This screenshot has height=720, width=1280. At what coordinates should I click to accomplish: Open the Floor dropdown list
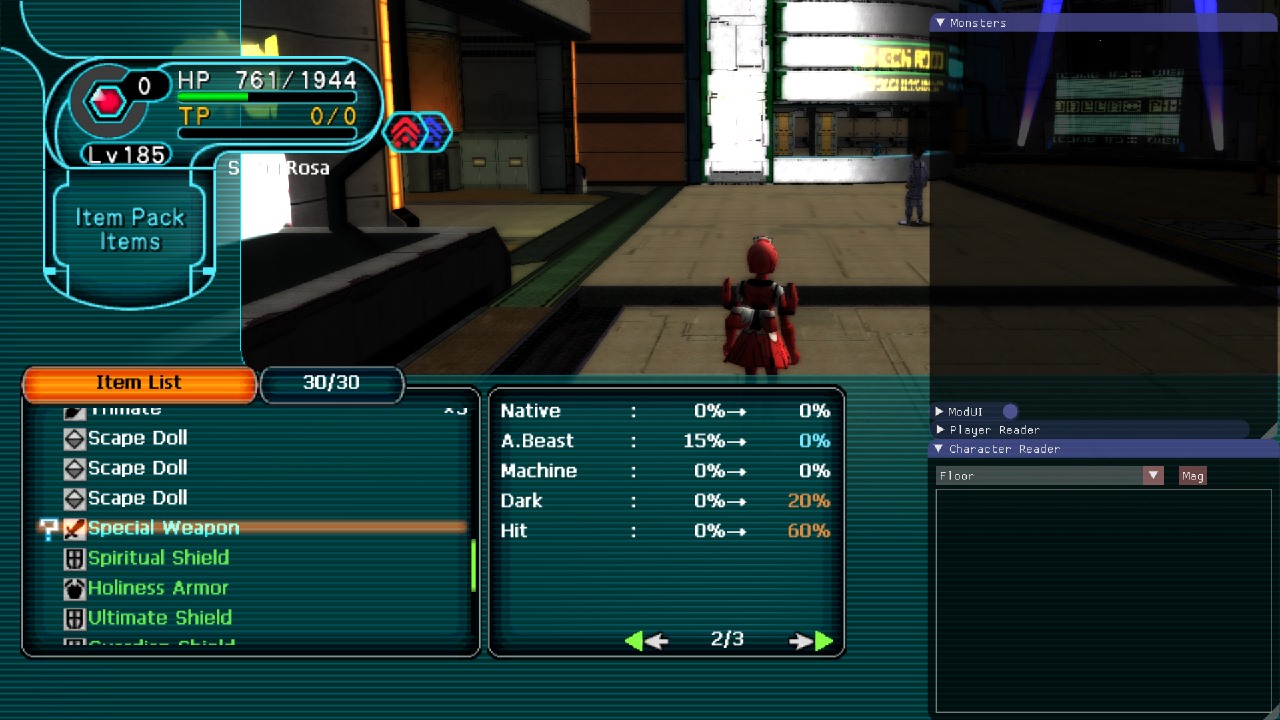pyautogui.click(x=1154, y=476)
